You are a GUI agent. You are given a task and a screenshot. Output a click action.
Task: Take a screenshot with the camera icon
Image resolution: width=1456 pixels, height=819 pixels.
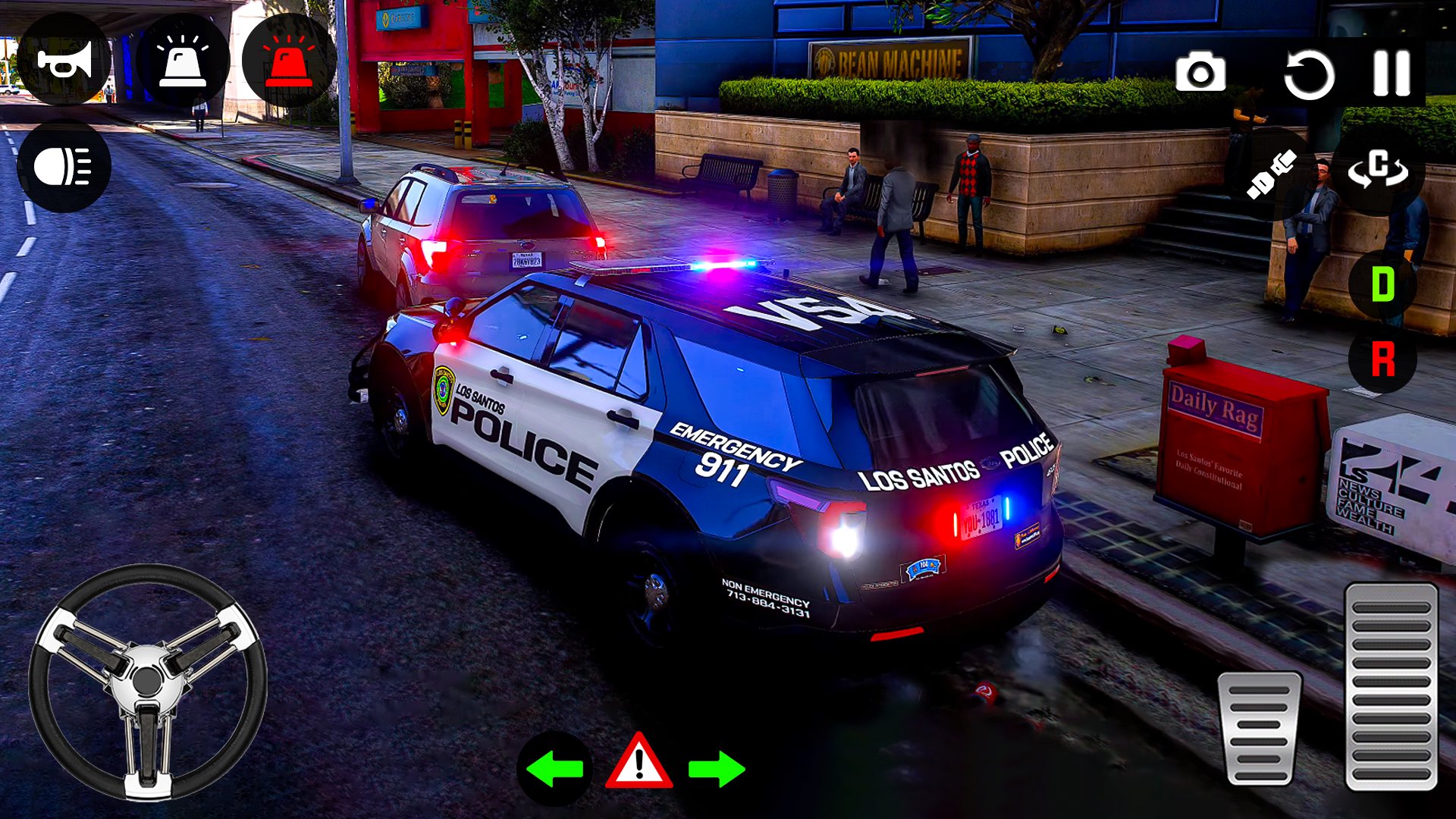[1200, 74]
